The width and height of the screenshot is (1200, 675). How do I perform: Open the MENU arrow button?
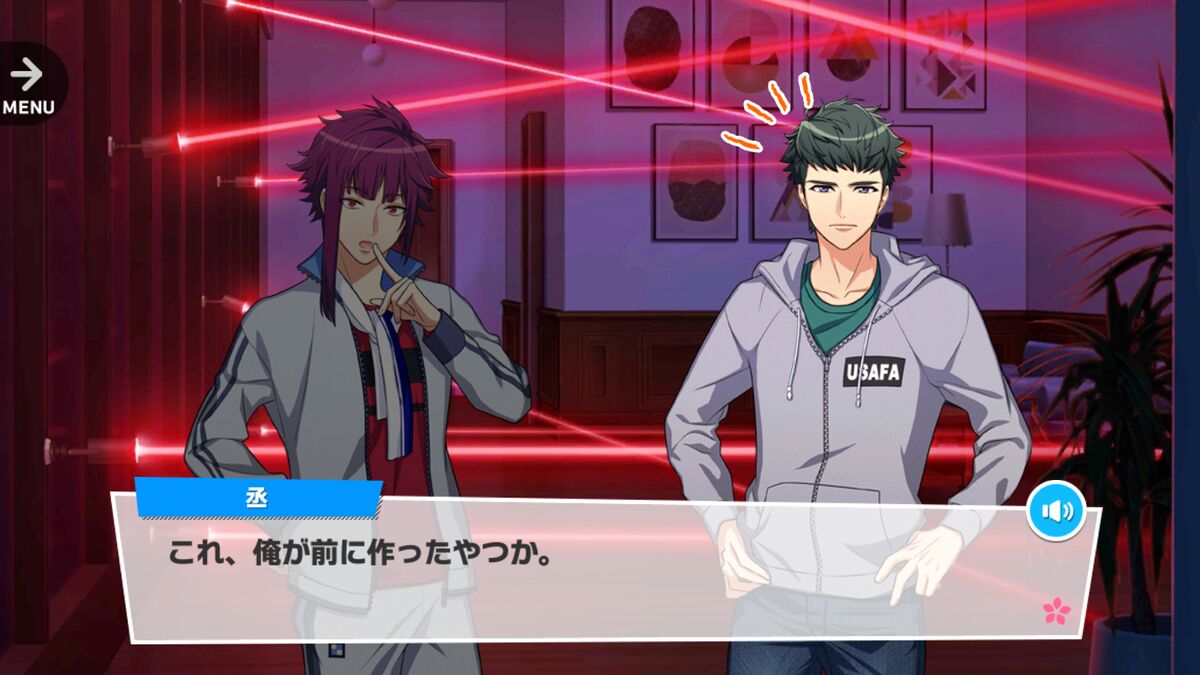click(28, 83)
